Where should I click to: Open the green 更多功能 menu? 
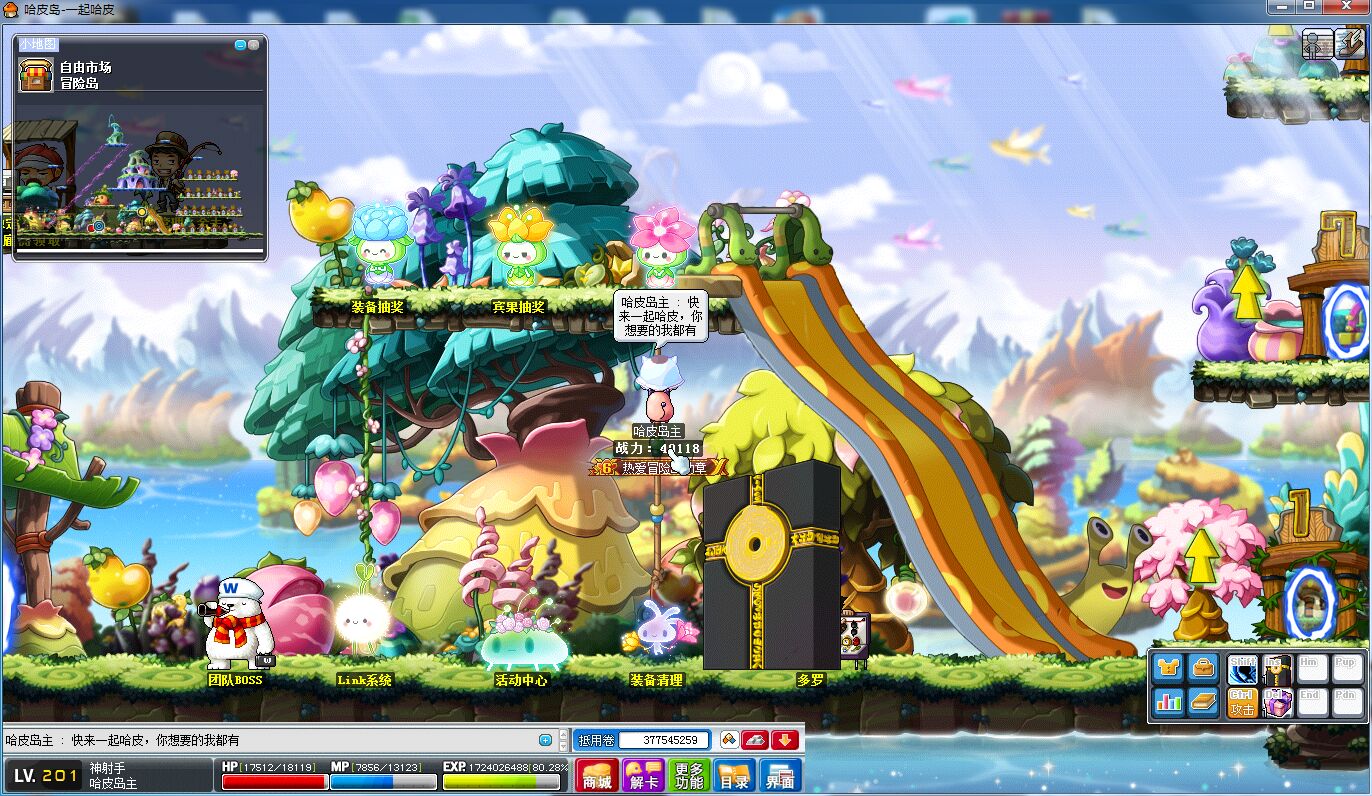(x=689, y=775)
